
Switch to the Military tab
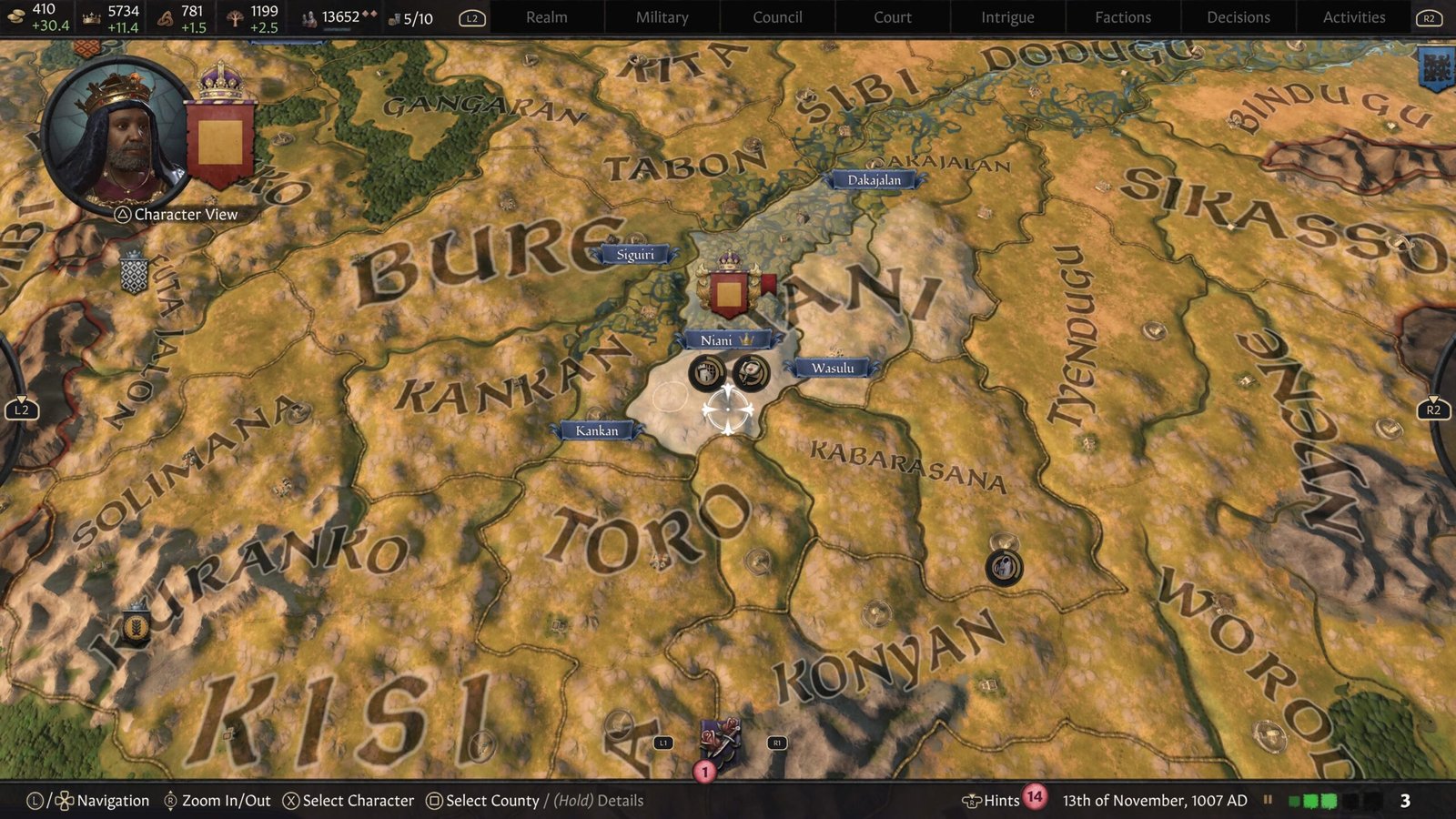pos(662,17)
